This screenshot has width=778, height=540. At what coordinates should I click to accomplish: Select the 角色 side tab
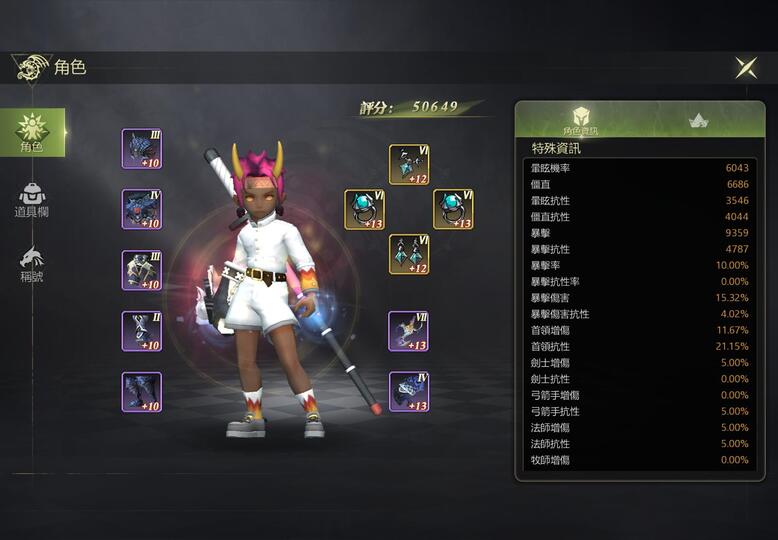click(32, 133)
